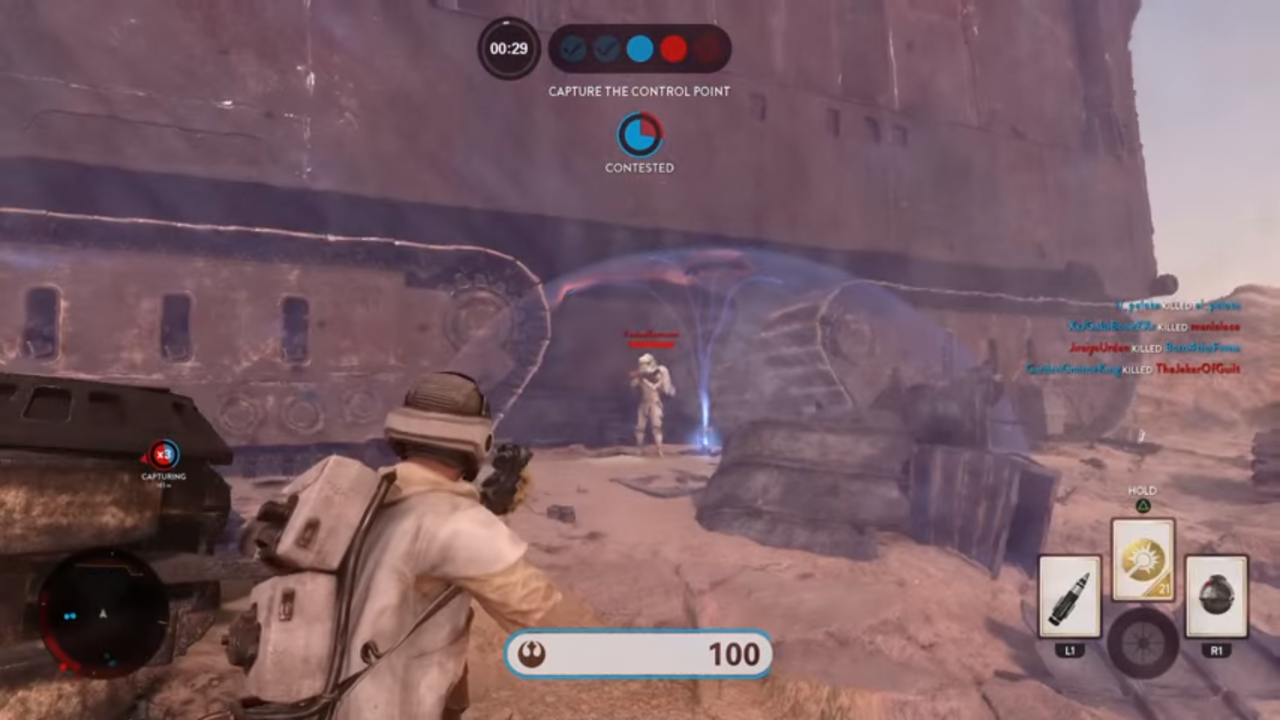Select the L1 weapon card icon
This screenshot has height=720, width=1280.
point(1070,595)
